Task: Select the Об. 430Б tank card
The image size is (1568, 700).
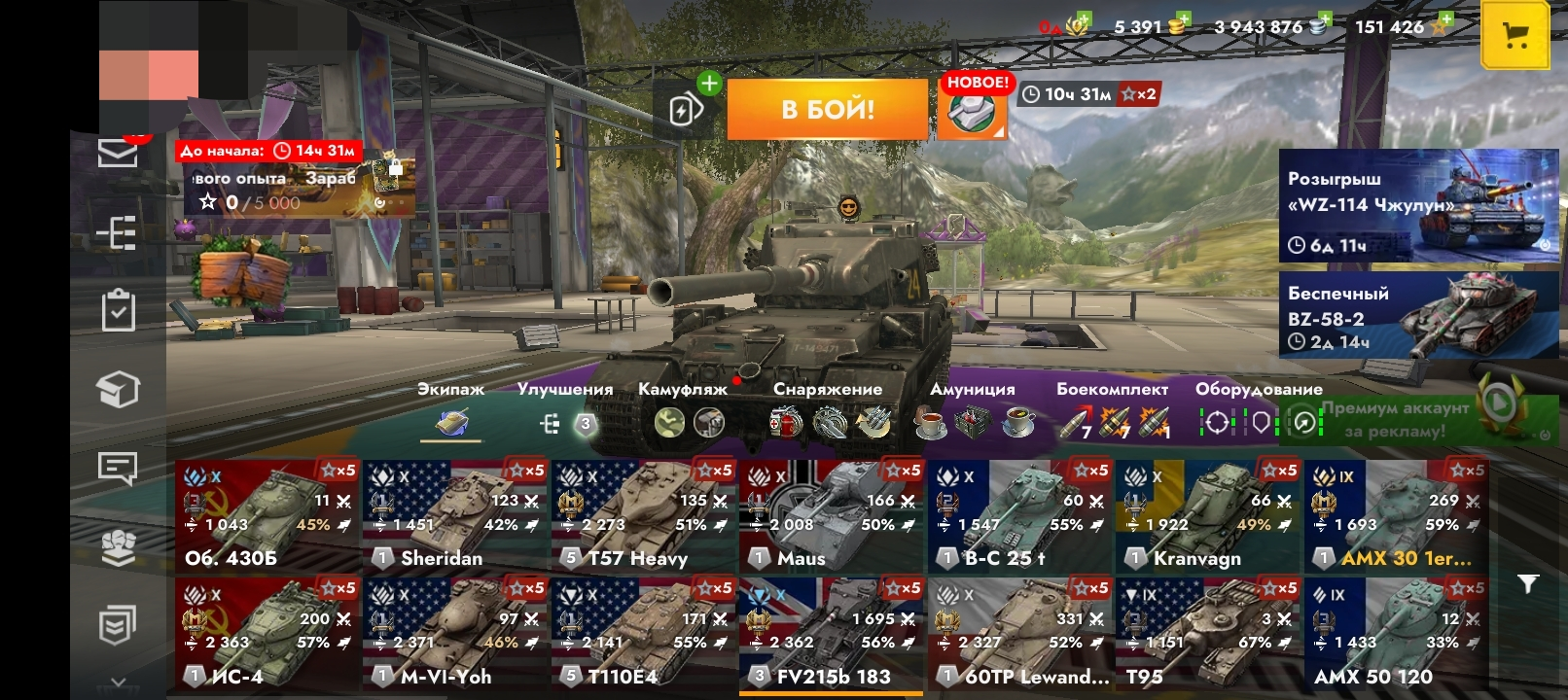Action: [x=267, y=517]
